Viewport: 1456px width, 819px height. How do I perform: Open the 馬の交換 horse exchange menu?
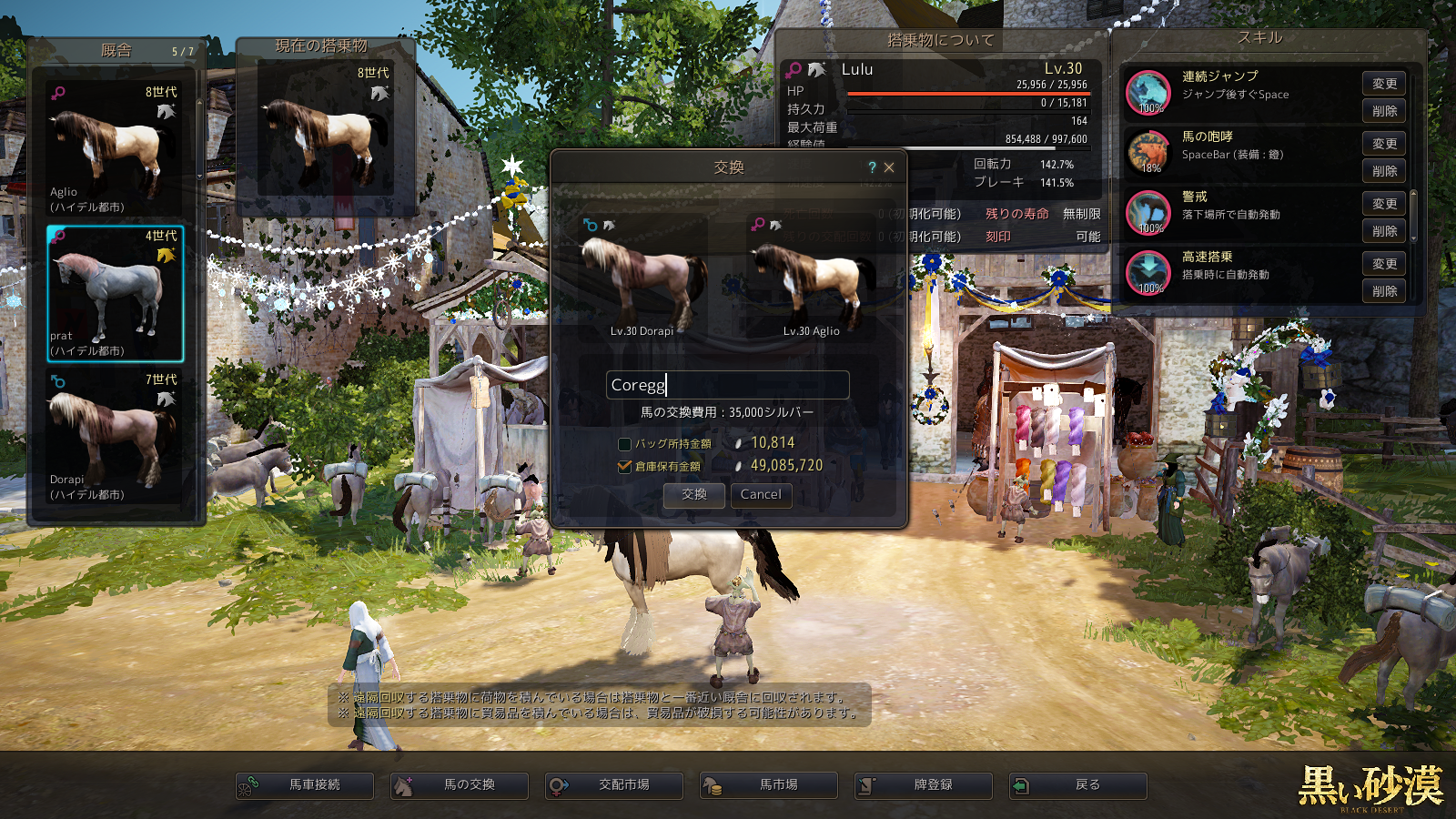click(460, 785)
